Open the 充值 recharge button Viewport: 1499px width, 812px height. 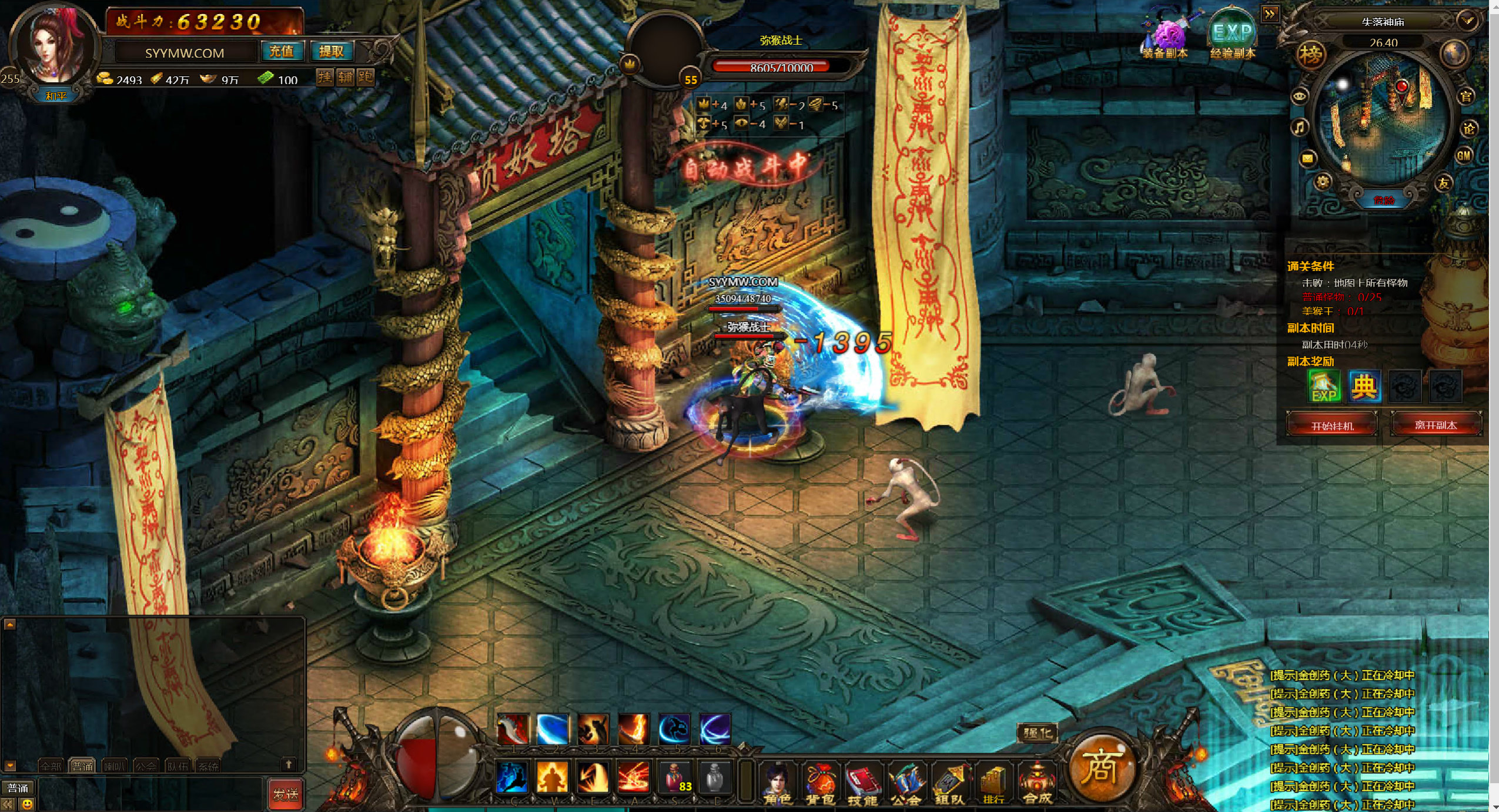coord(281,52)
